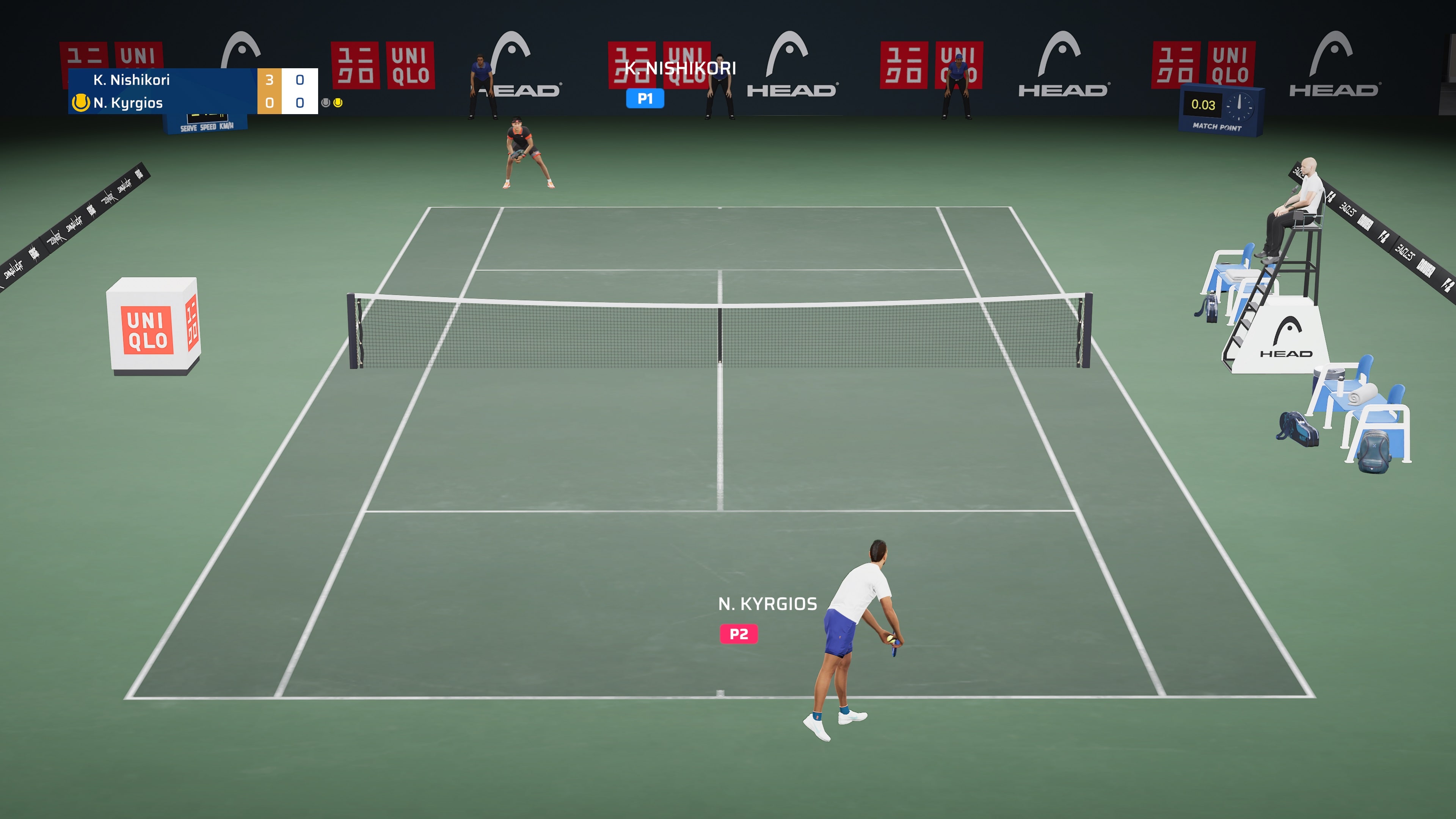This screenshot has height=819, width=1456.
Task: Click the P1 badge under K. Nishikori
Action: tap(644, 98)
